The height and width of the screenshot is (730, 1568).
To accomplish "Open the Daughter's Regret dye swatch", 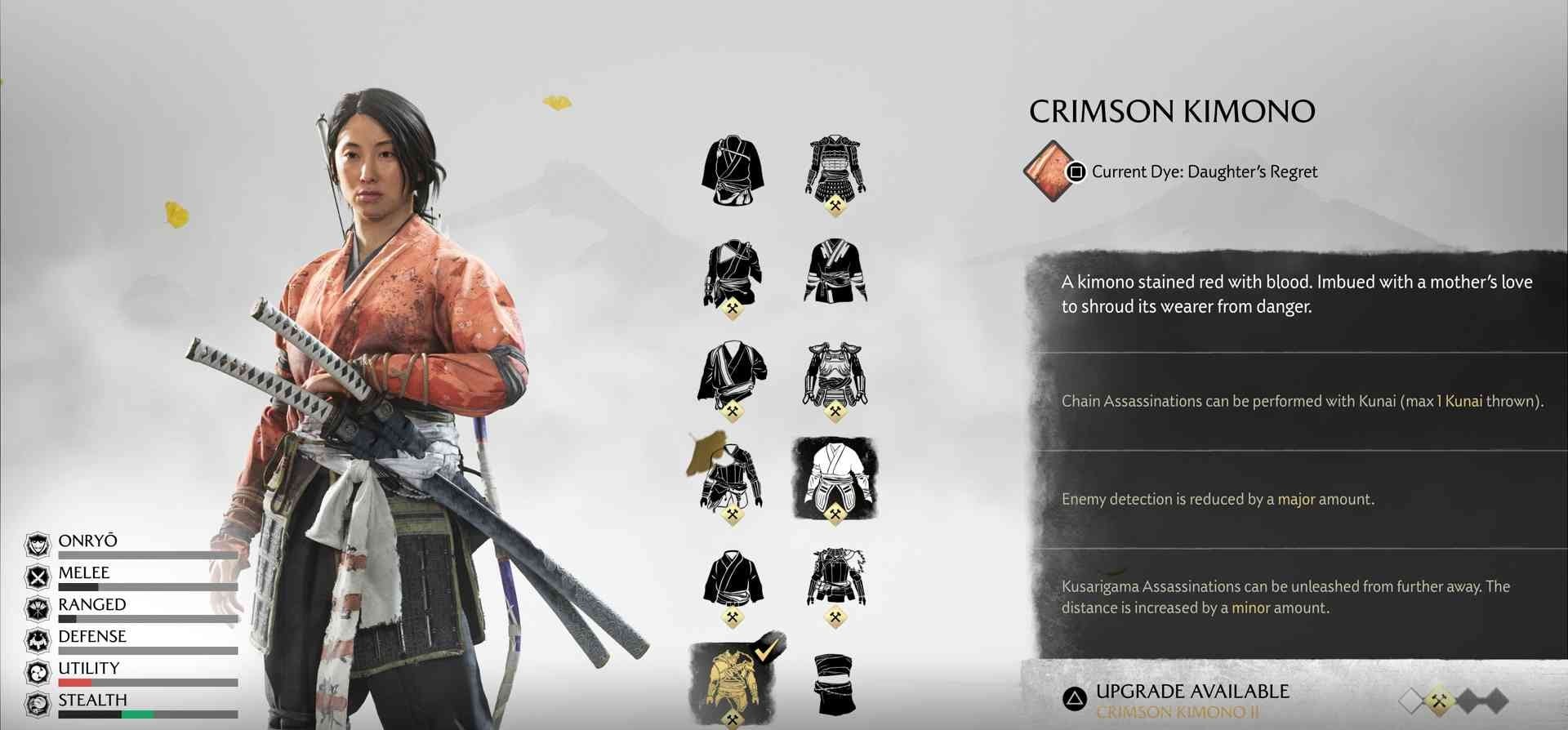I will coord(1050,171).
